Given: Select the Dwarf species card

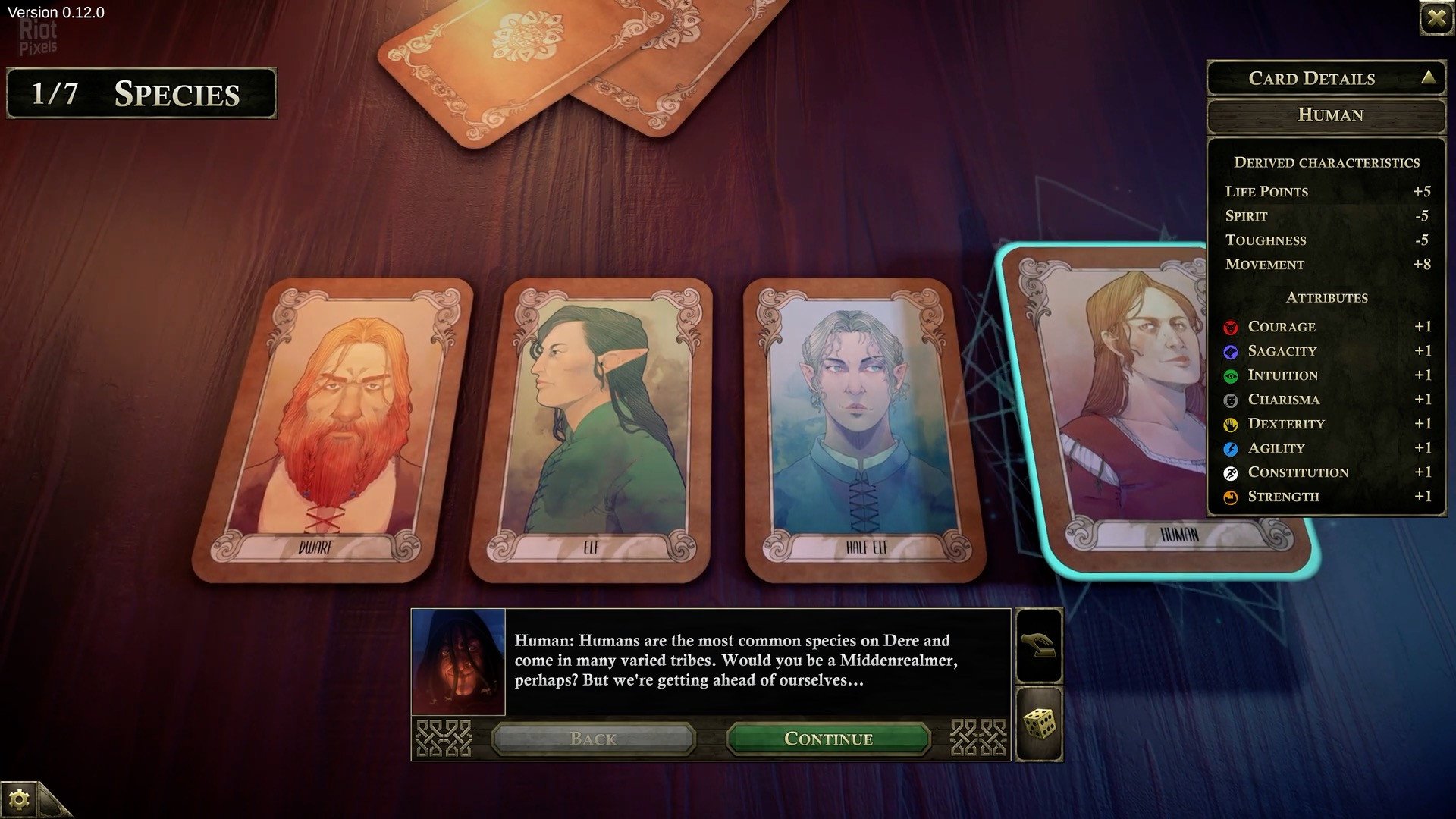Looking at the screenshot, I should pyautogui.click(x=334, y=428).
